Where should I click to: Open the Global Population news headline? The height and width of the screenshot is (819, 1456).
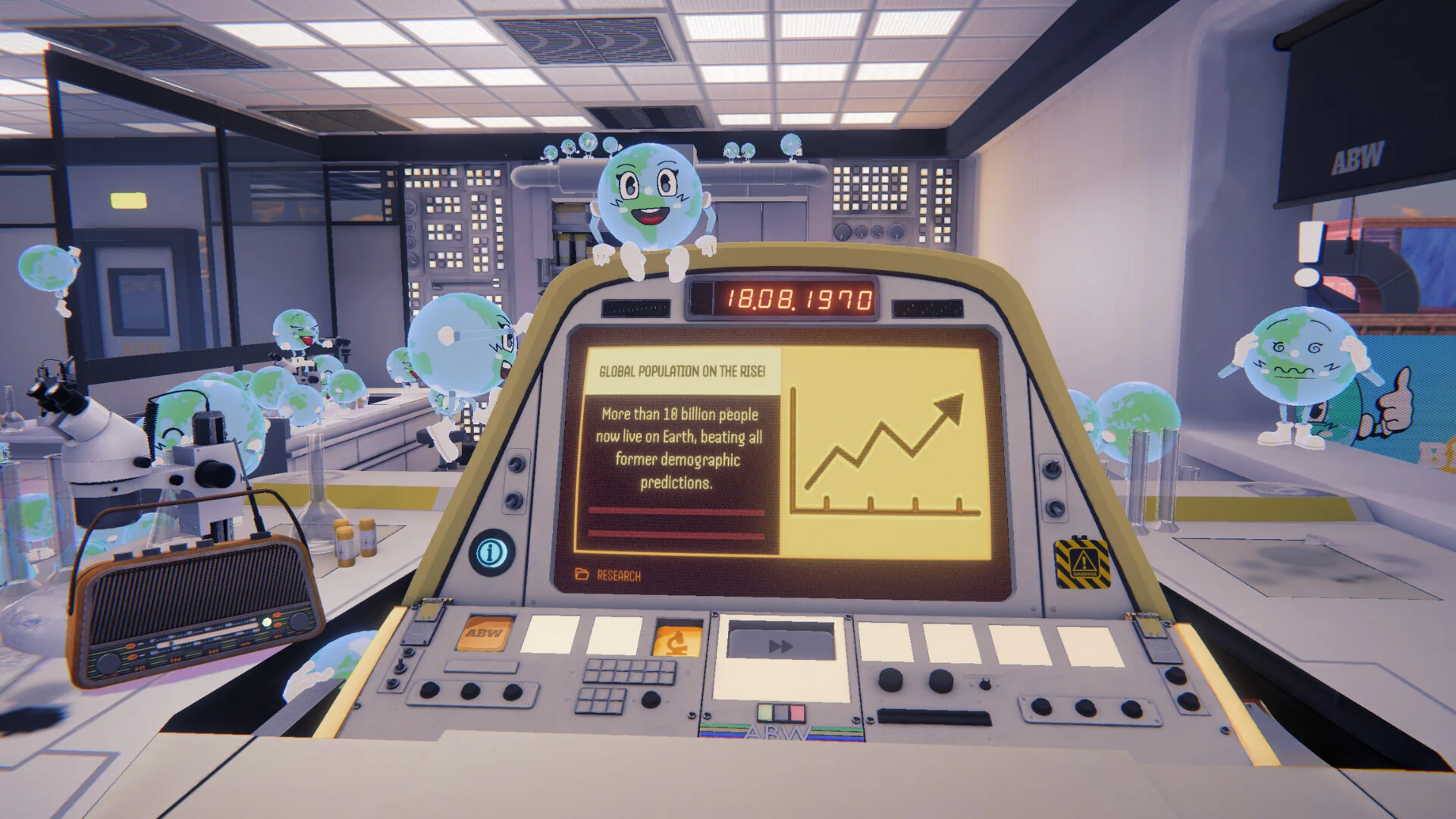click(x=681, y=372)
